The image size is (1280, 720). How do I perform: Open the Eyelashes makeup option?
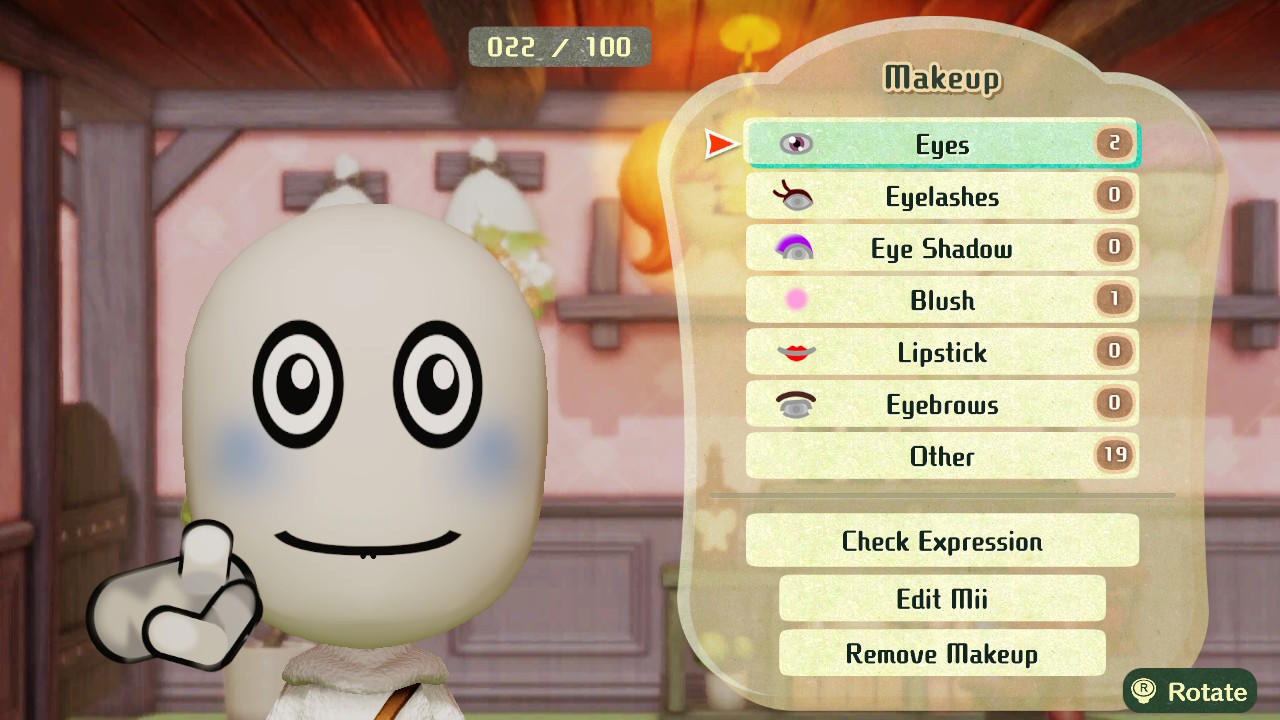coord(941,197)
